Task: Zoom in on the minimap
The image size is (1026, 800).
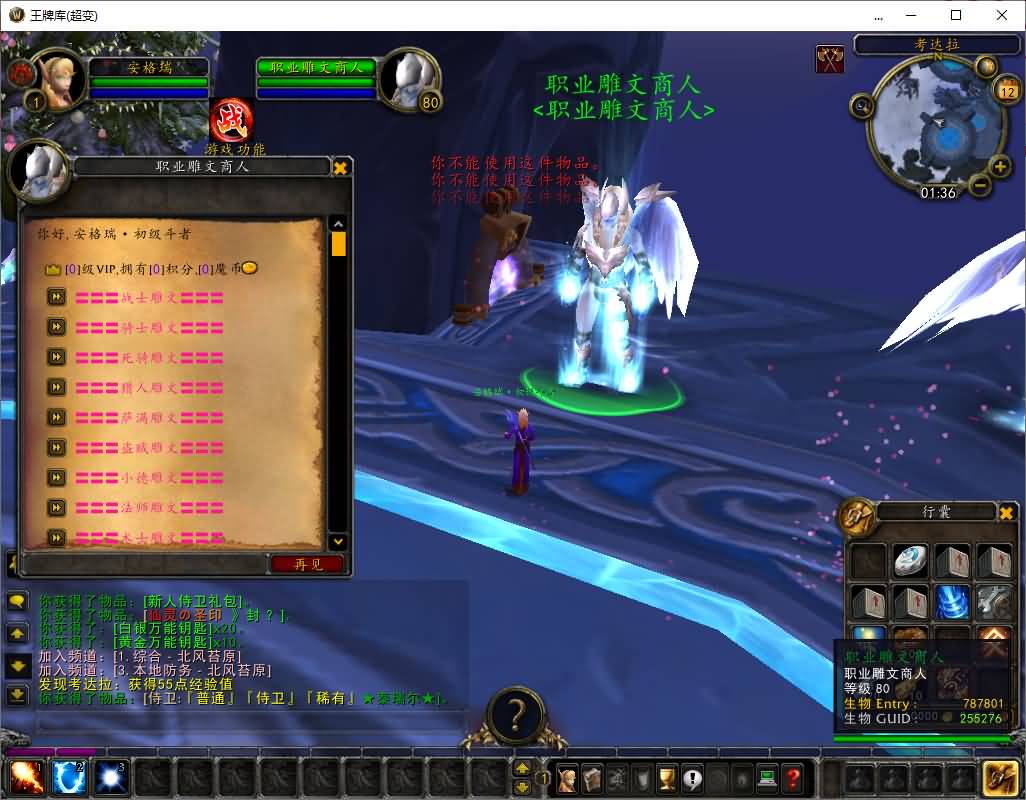Action: [999, 166]
